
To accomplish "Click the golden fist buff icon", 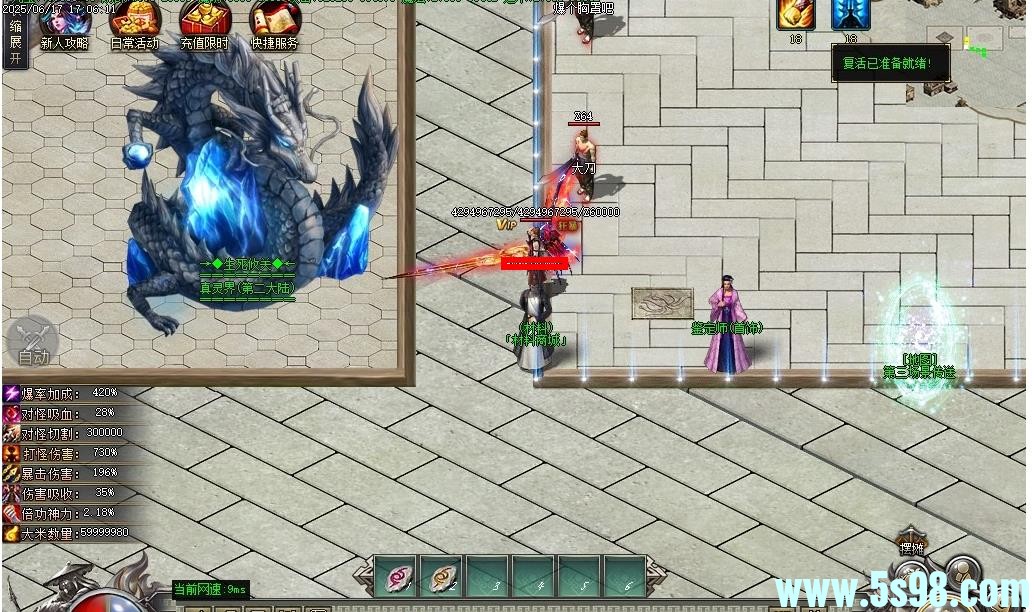I will [x=796, y=14].
